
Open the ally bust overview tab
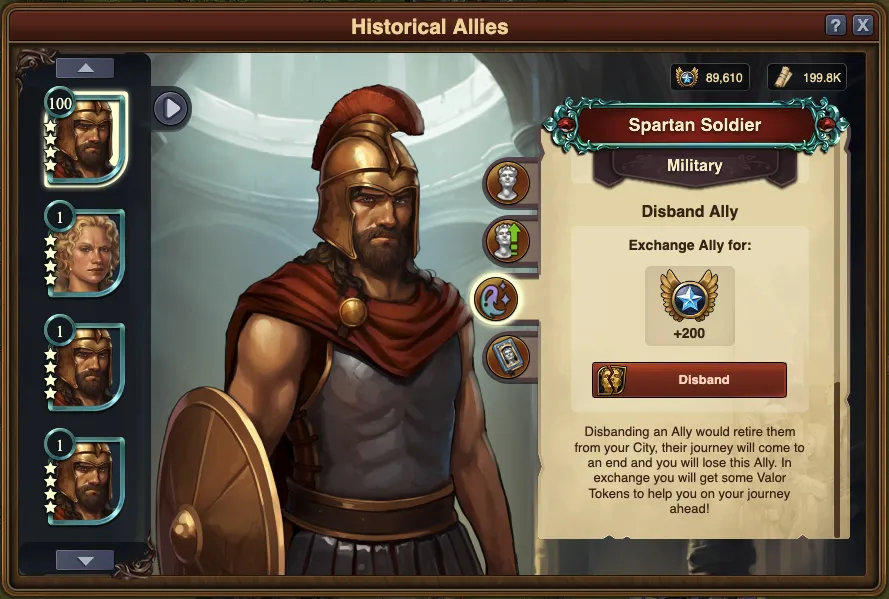click(x=507, y=184)
